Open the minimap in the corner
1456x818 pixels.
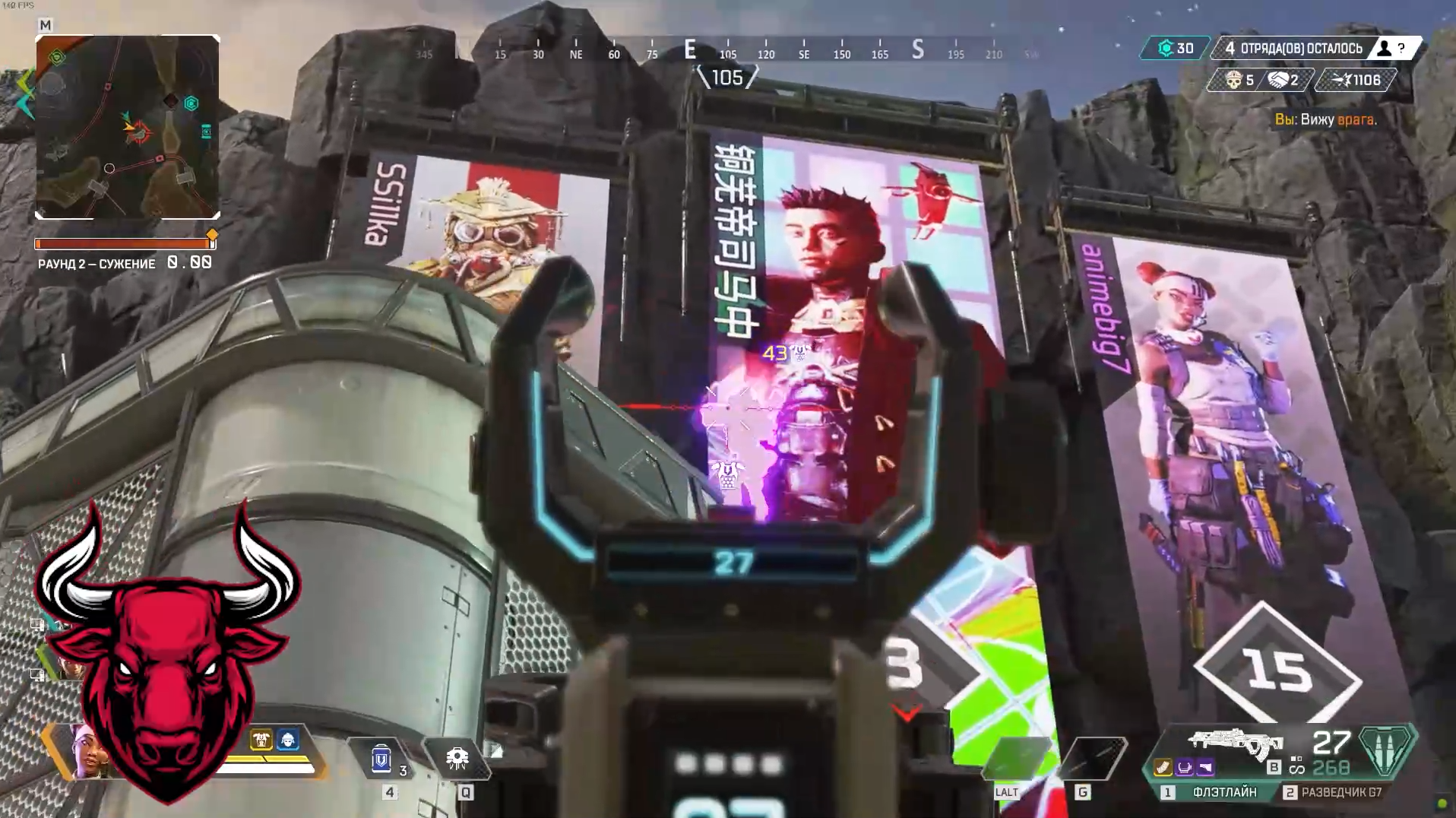[128, 127]
